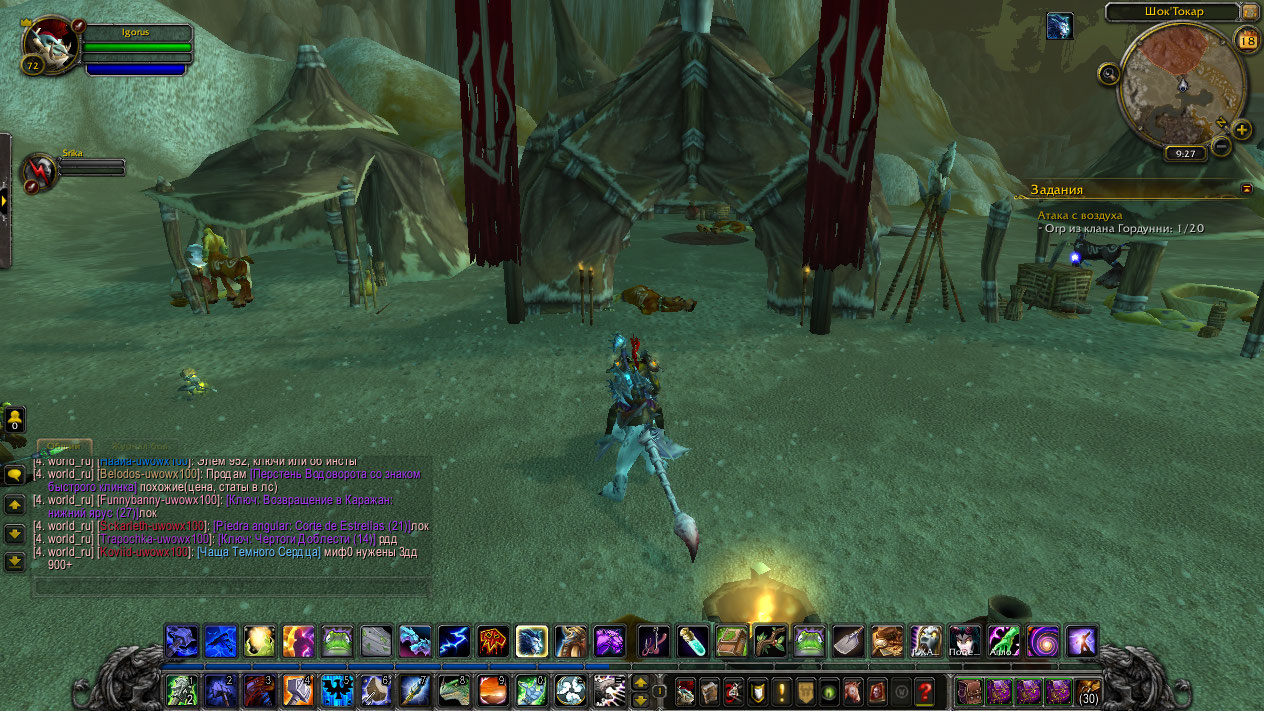This screenshot has height=711, width=1264.
Task: Open the red question mark help button
Action: [x=924, y=691]
